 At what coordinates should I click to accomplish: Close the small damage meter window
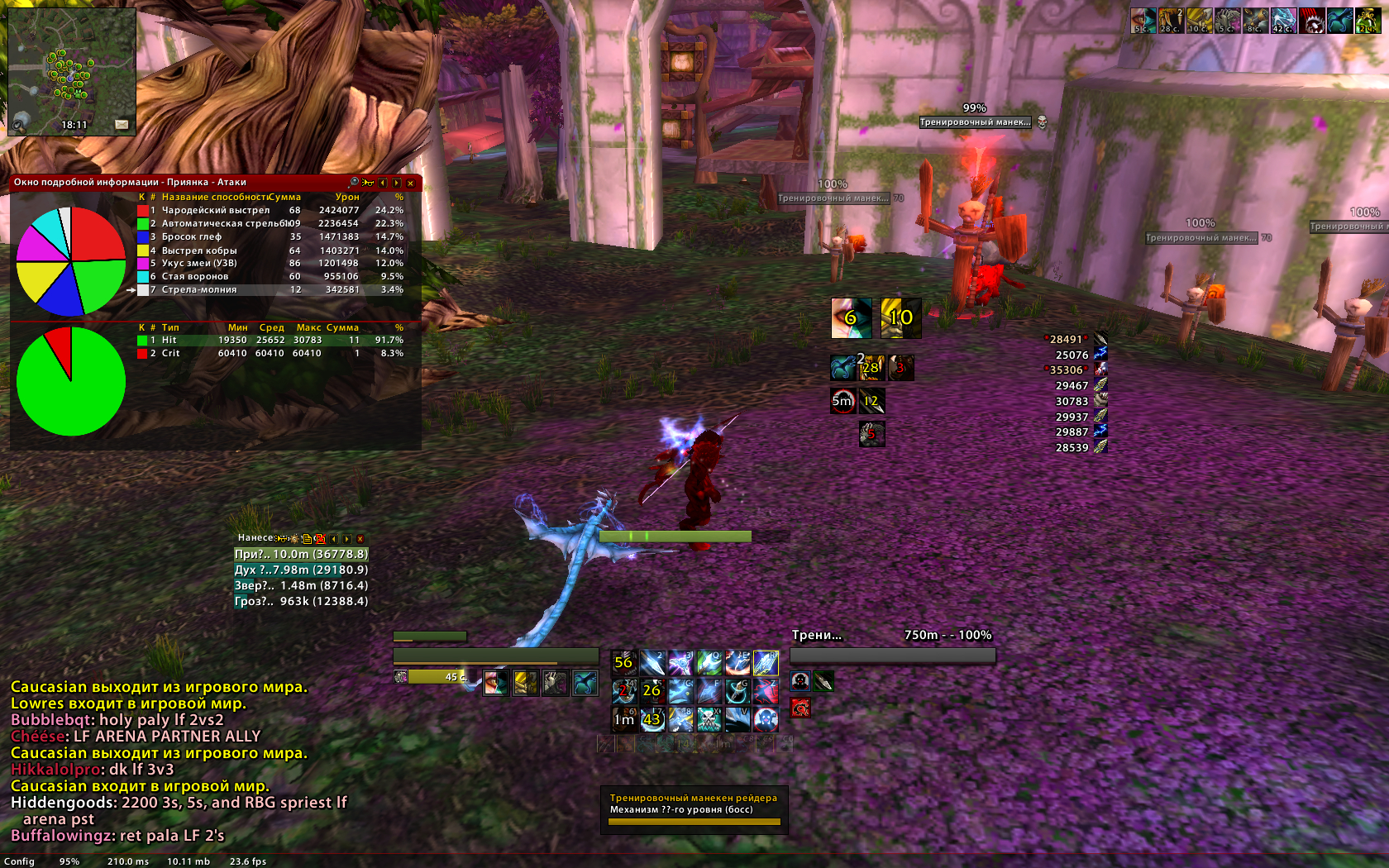pos(360,538)
